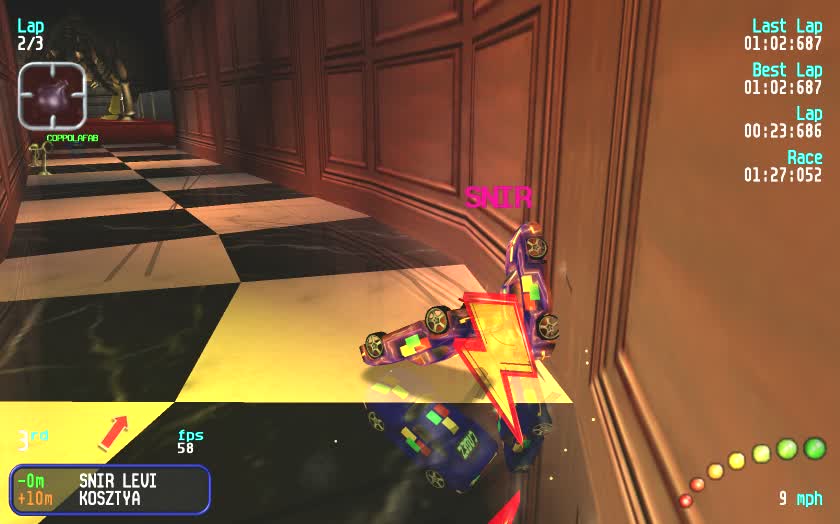The height and width of the screenshot is (524, 840).
Task: Select KOSZTYA in the racer list
Action: [109, 498]
